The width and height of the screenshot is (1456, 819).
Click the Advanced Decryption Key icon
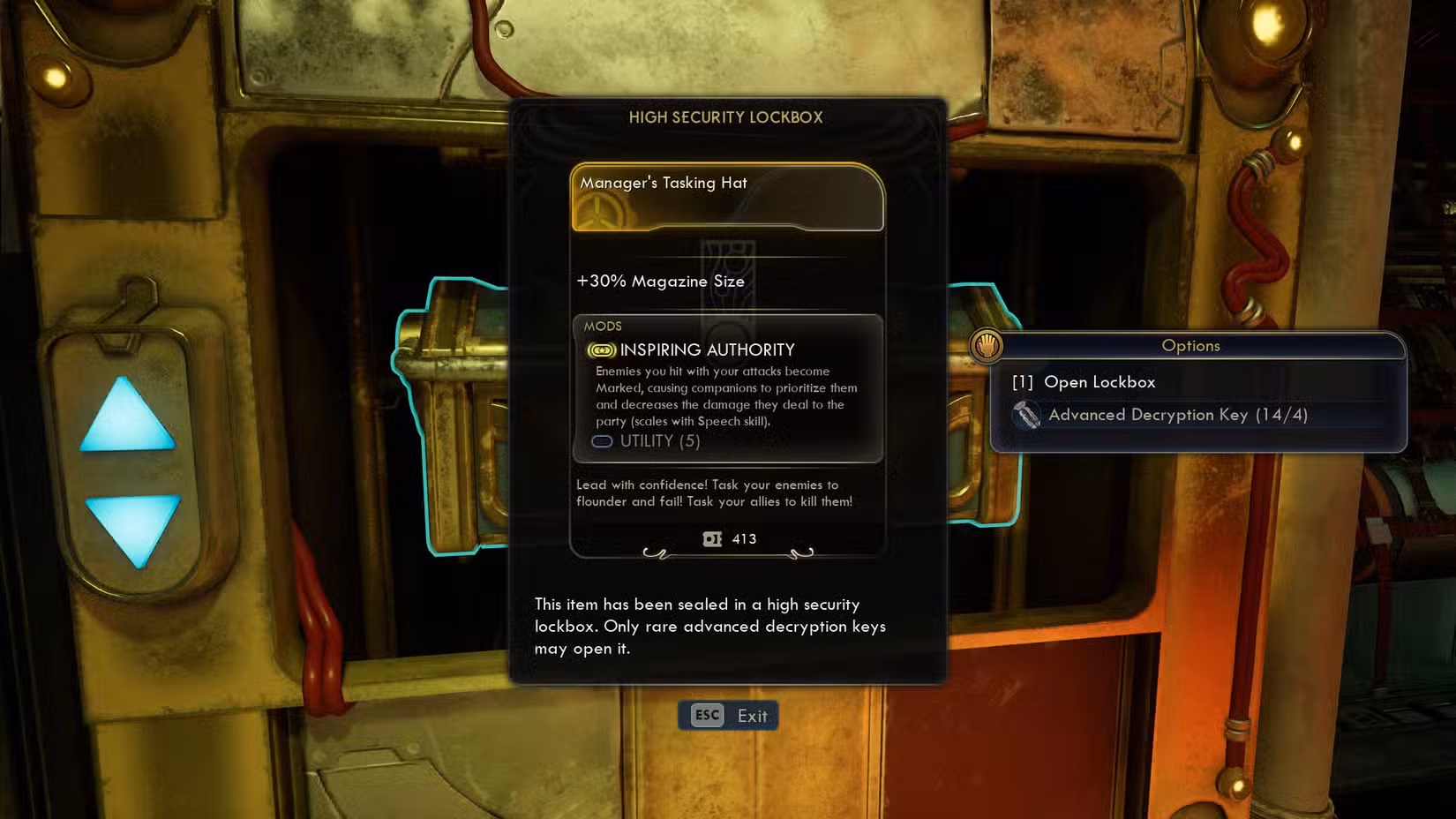[1029, 415]
